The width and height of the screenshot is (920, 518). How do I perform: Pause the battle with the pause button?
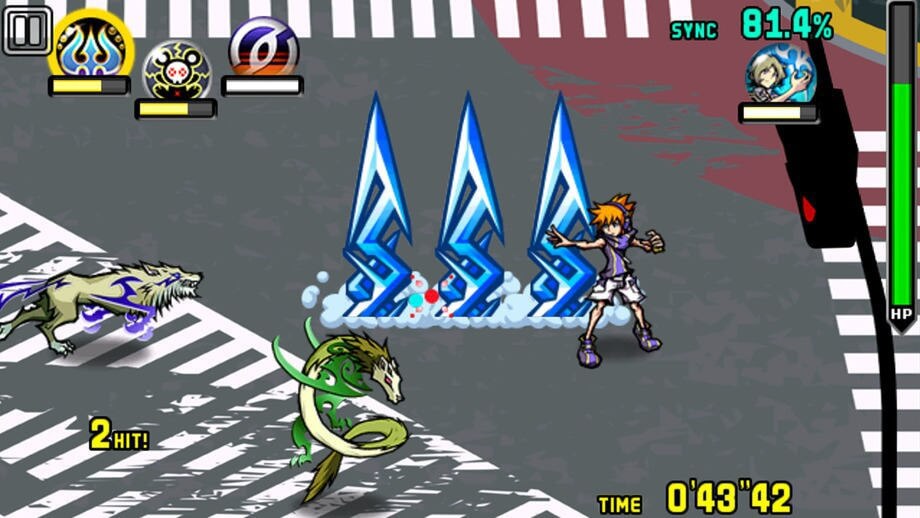pyautogui.click(x=27, y=31)
